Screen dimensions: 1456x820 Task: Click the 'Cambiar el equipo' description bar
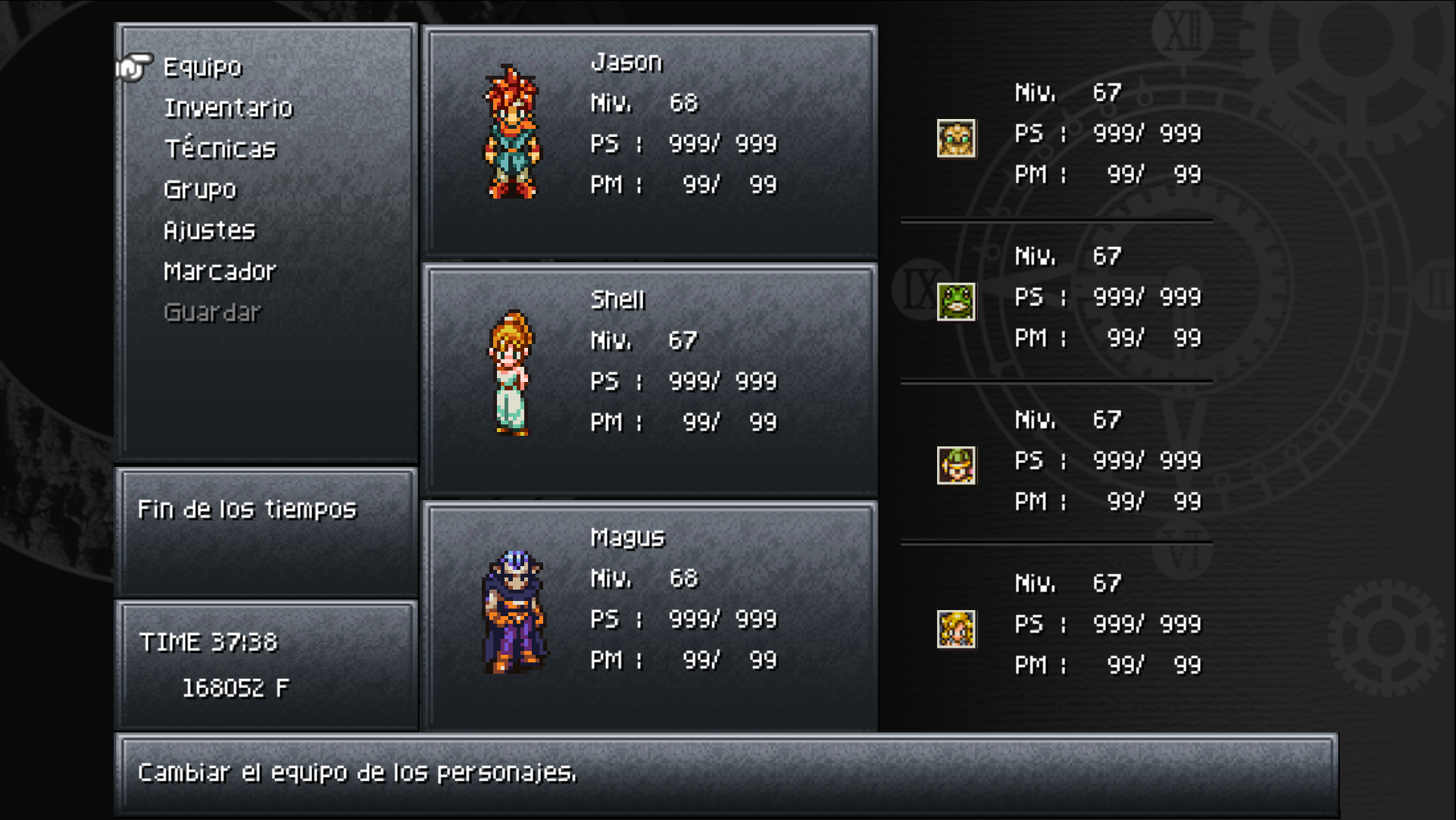(356, 775)
